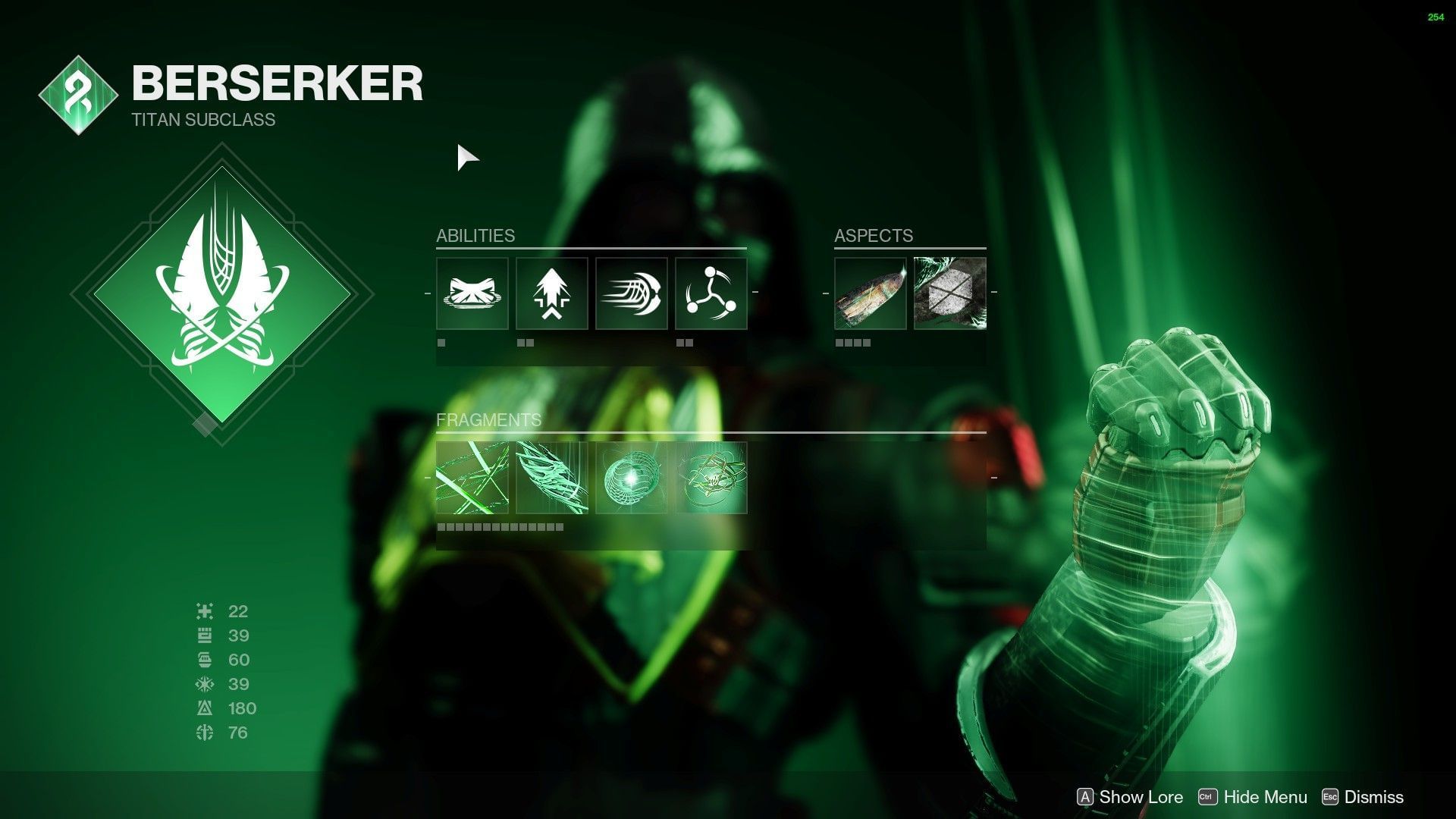Expand the Abilities section header
1456x819 pixels.
pyautogui.click(x=475, y=235)
